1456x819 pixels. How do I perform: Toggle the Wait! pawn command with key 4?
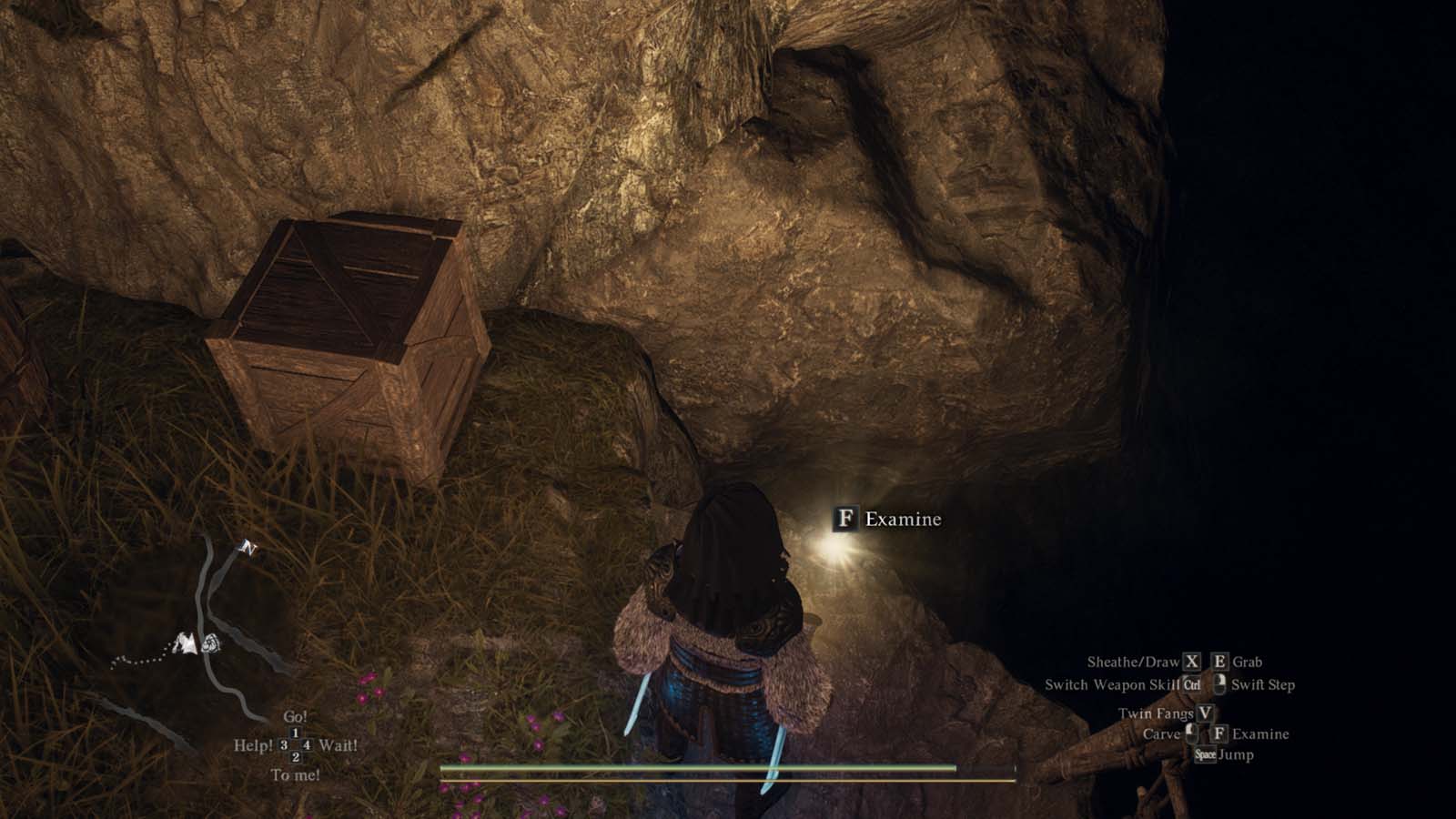(307, 744)
